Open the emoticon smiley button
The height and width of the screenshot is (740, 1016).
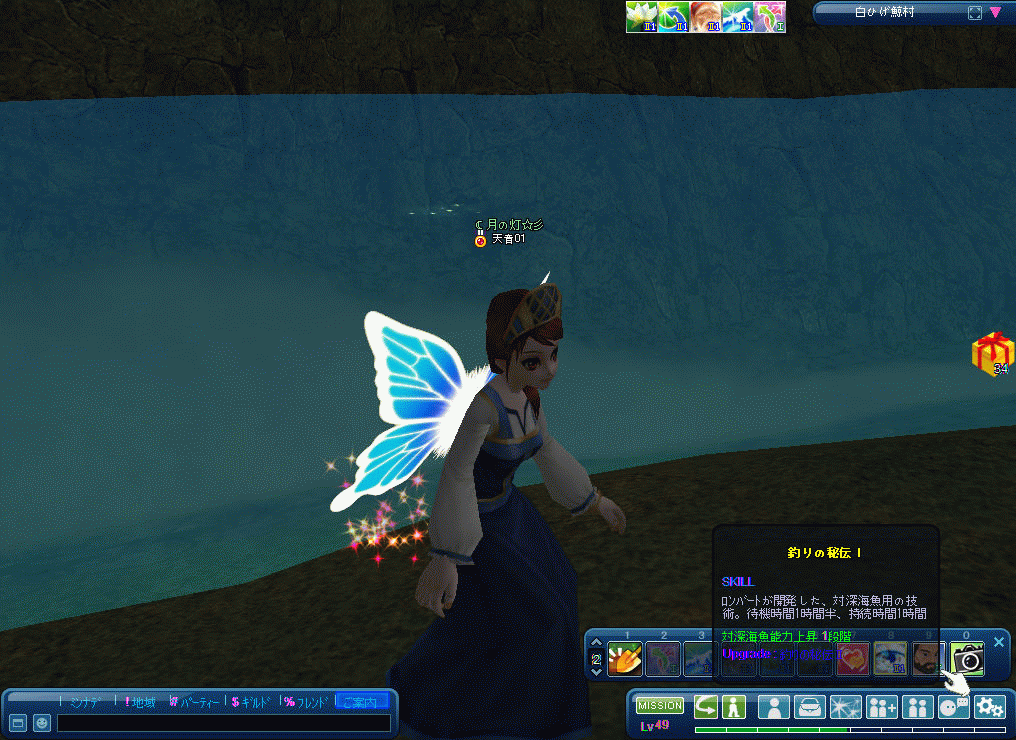point(42,722)
